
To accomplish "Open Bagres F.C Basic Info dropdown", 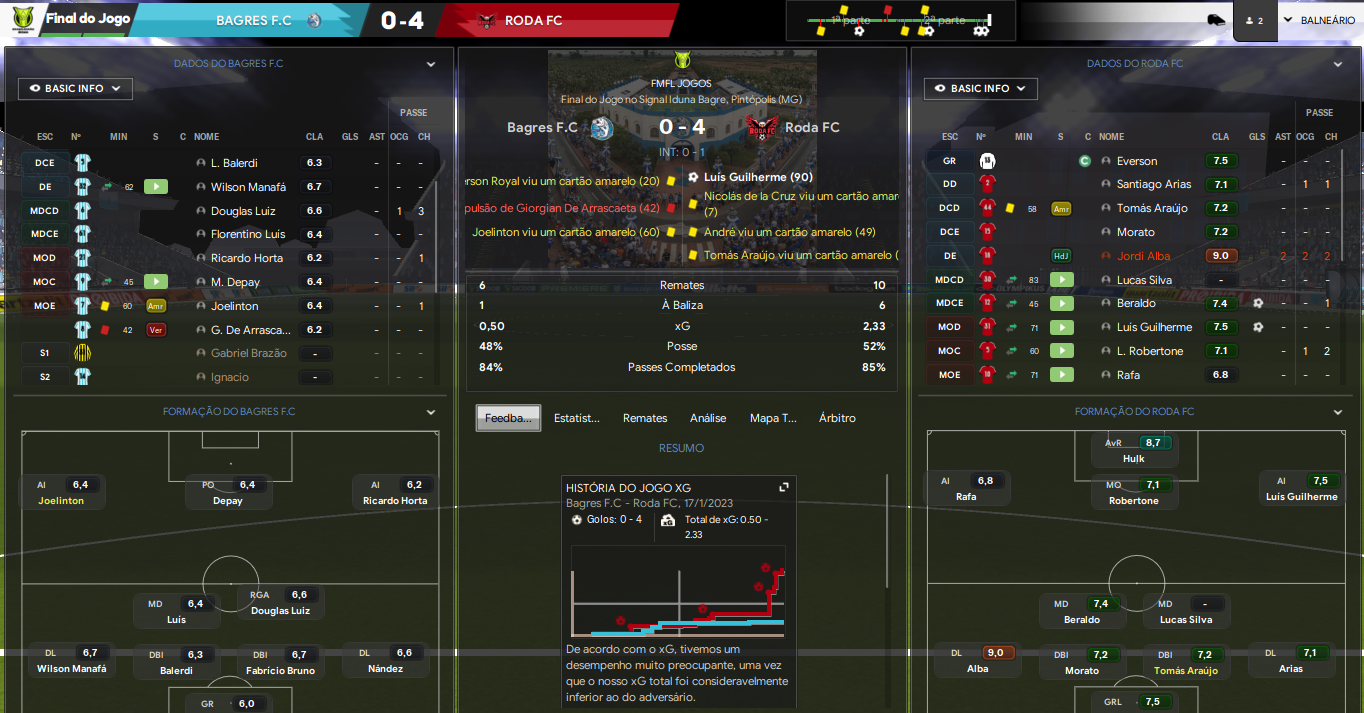I will pos(75,89).
